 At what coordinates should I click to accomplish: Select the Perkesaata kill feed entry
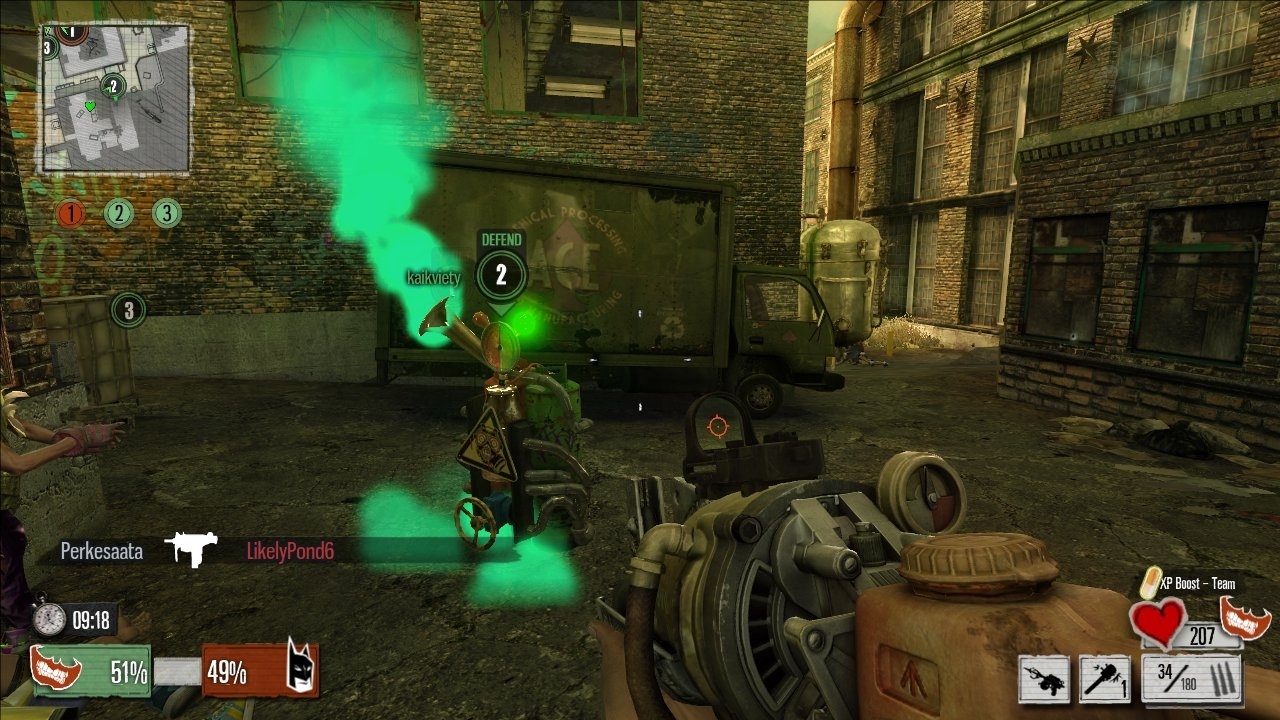click(101, 551)
